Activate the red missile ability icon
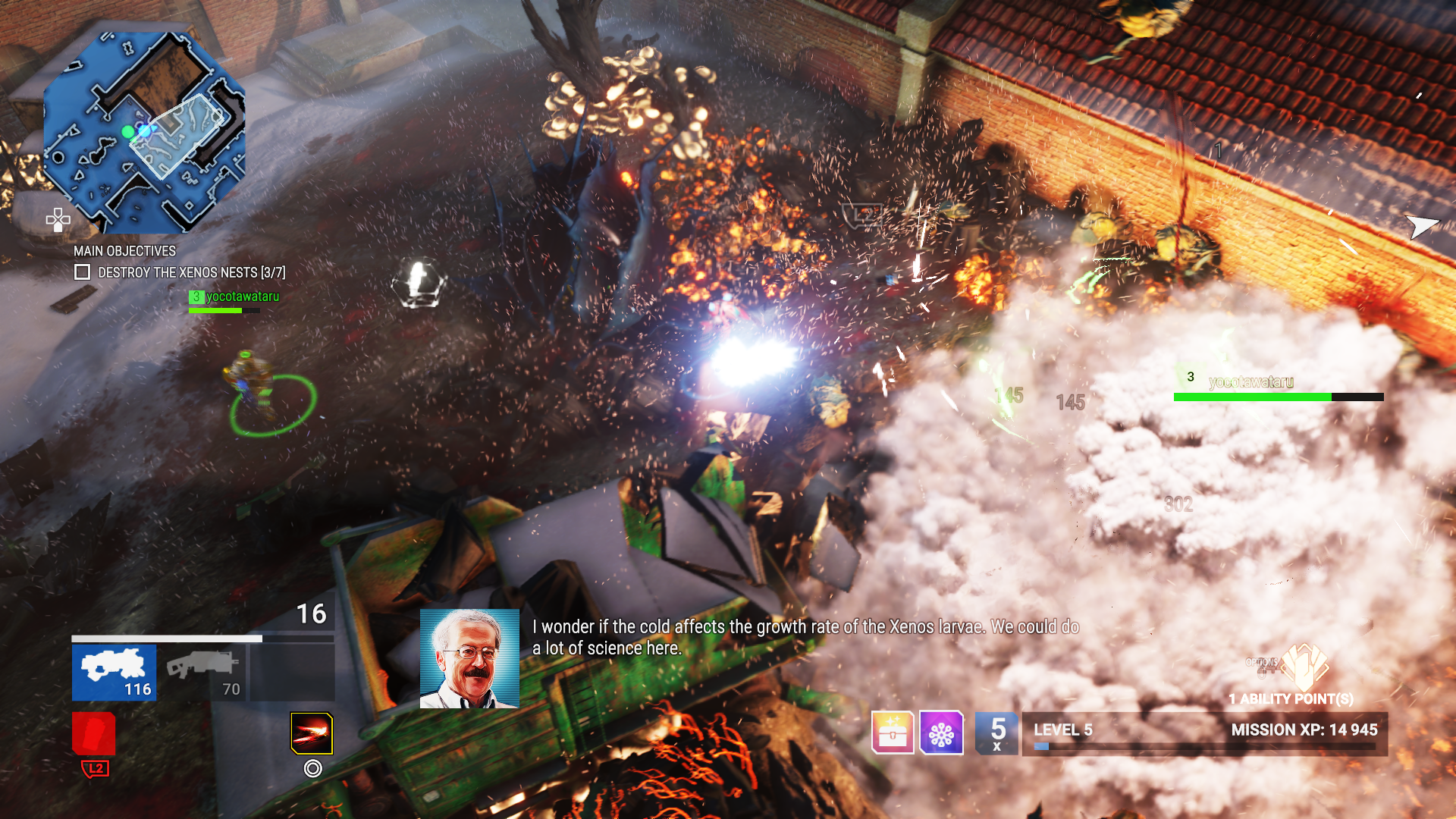The width and height of the screenshot is (1456, 819). 312,733
